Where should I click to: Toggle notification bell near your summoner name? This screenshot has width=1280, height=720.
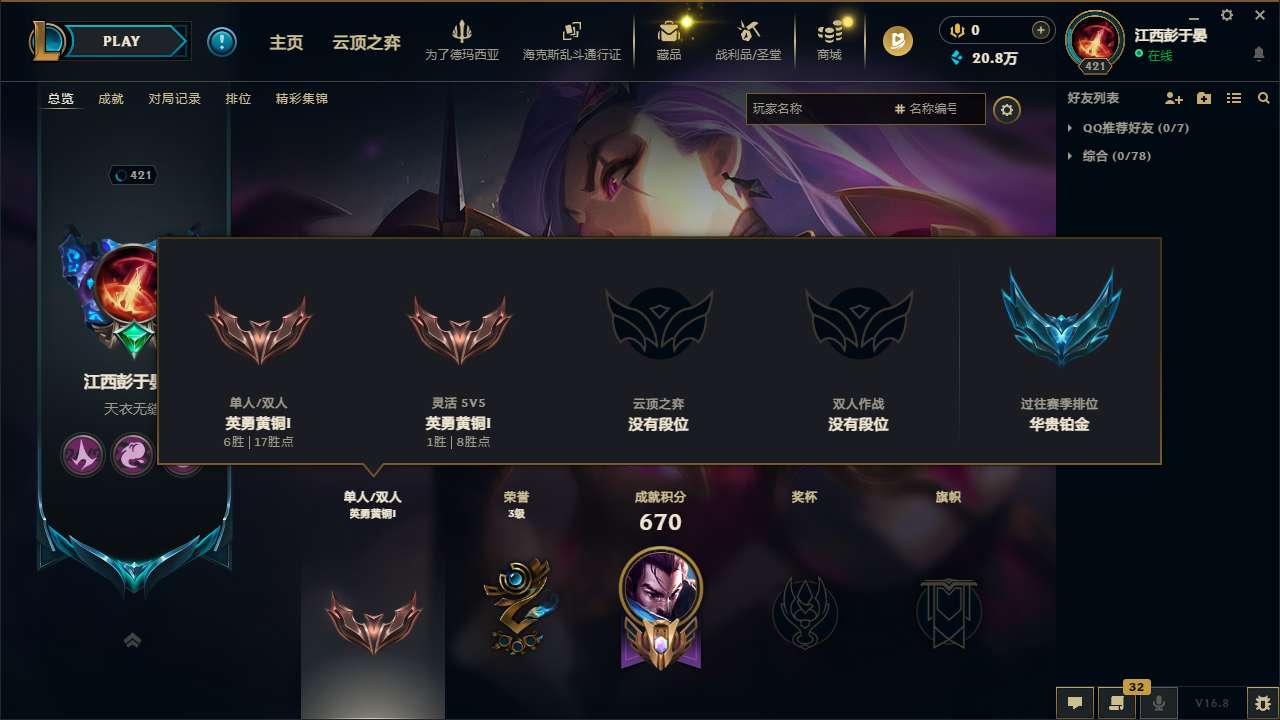(1259, 55)
